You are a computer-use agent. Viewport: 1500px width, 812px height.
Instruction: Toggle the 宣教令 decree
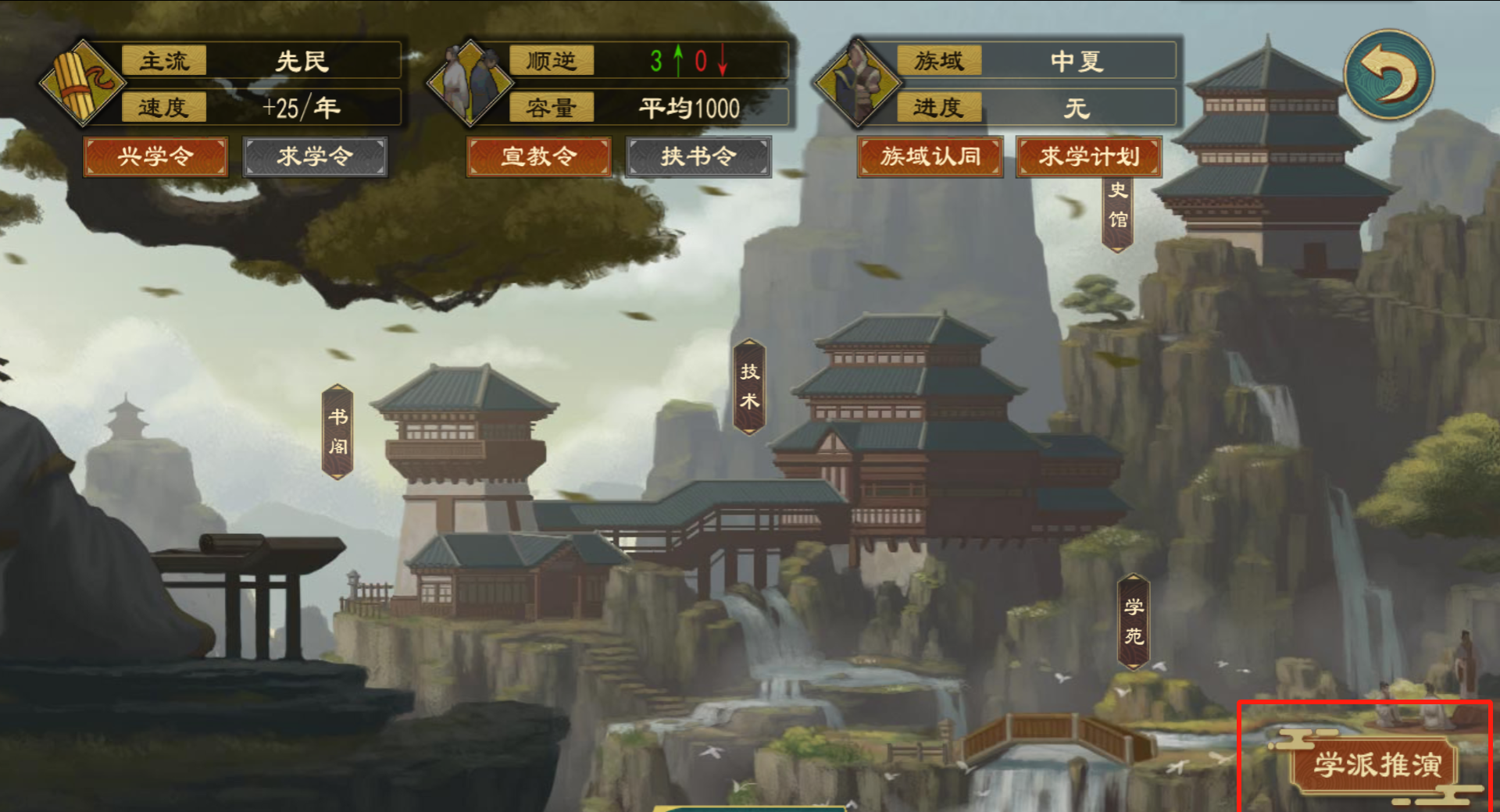click(x=538, y=156)
